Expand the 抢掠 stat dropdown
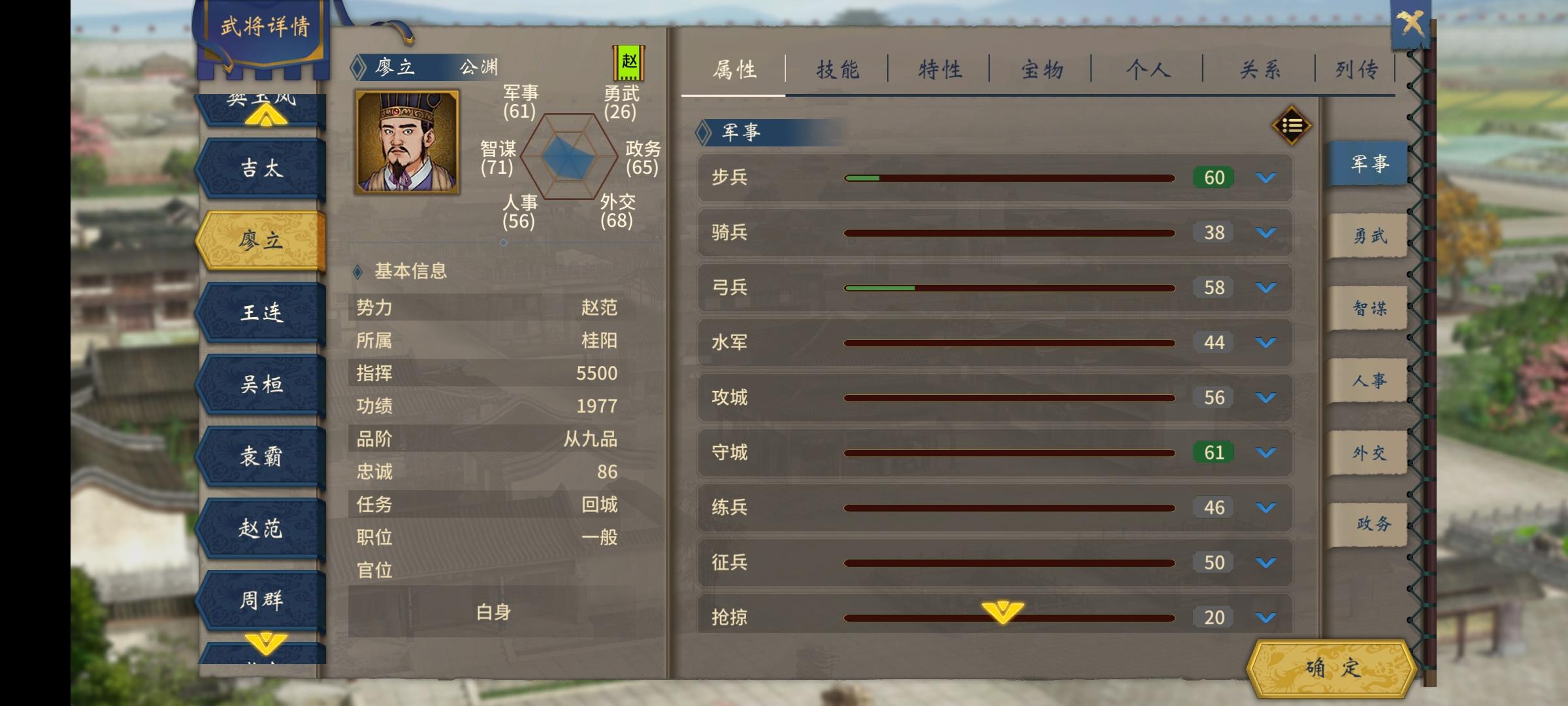This screenshot has width=1568, height=706. (x=1264, y=617)
